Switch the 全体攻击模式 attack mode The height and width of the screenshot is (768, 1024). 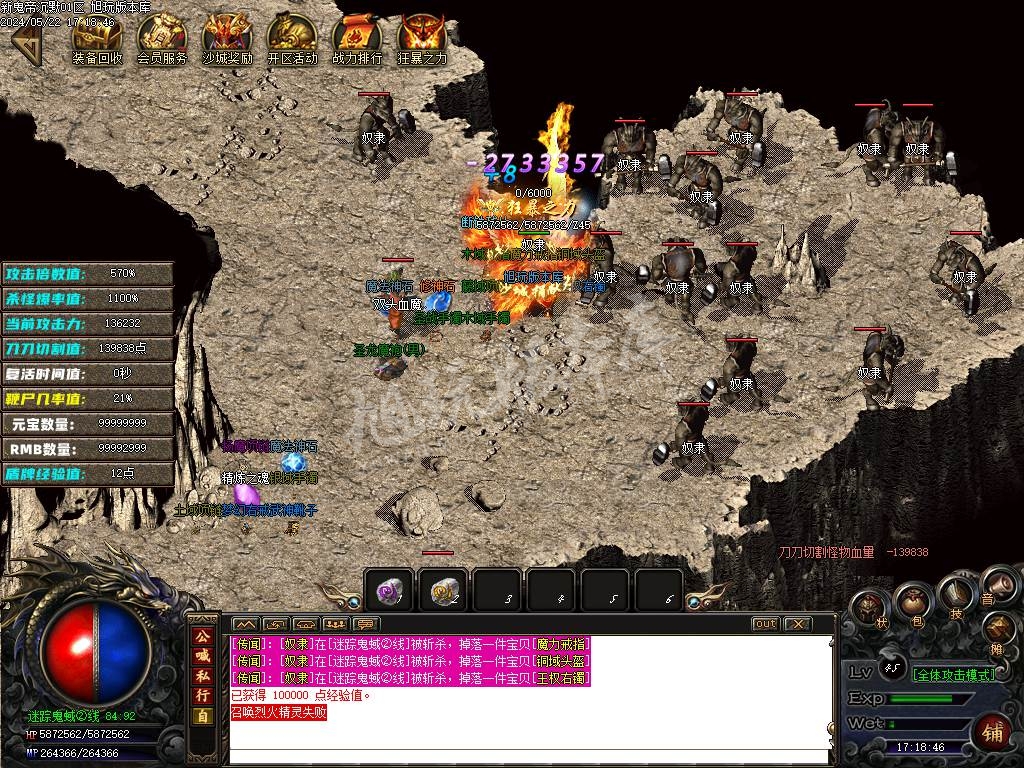point(955,674)
